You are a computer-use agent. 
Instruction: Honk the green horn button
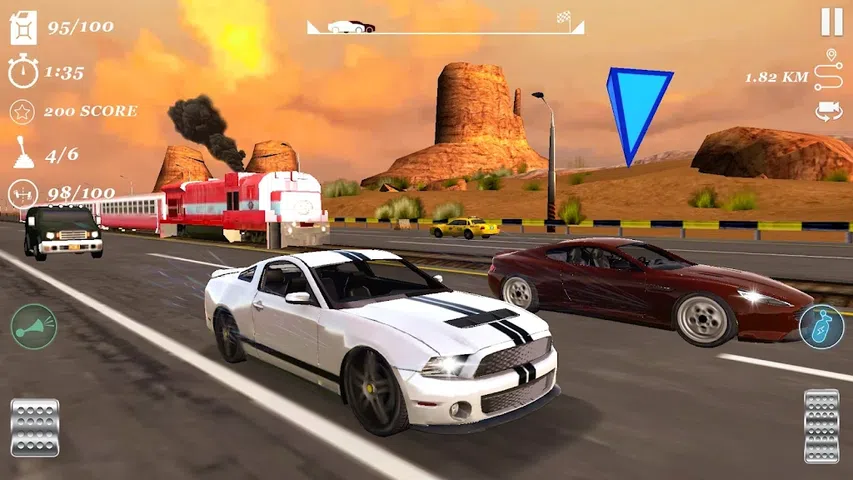(x=34, y=327)
